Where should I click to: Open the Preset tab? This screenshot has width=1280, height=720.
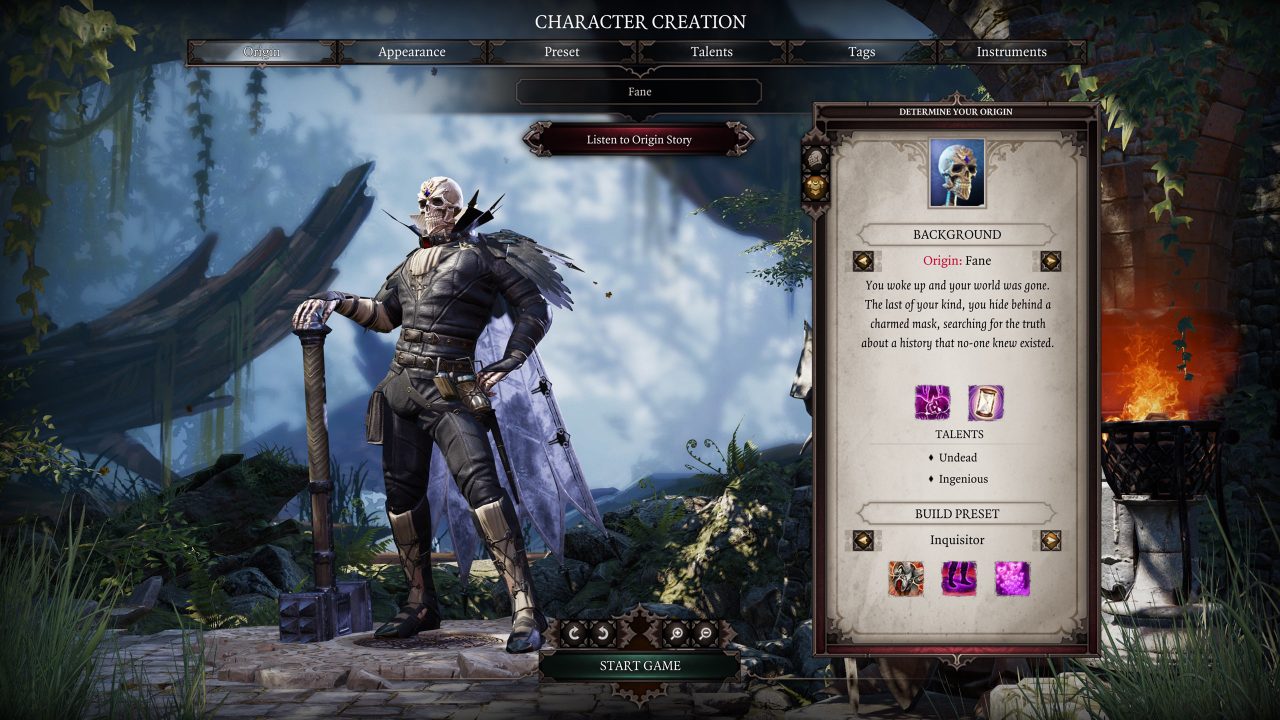tap(562, 52)
